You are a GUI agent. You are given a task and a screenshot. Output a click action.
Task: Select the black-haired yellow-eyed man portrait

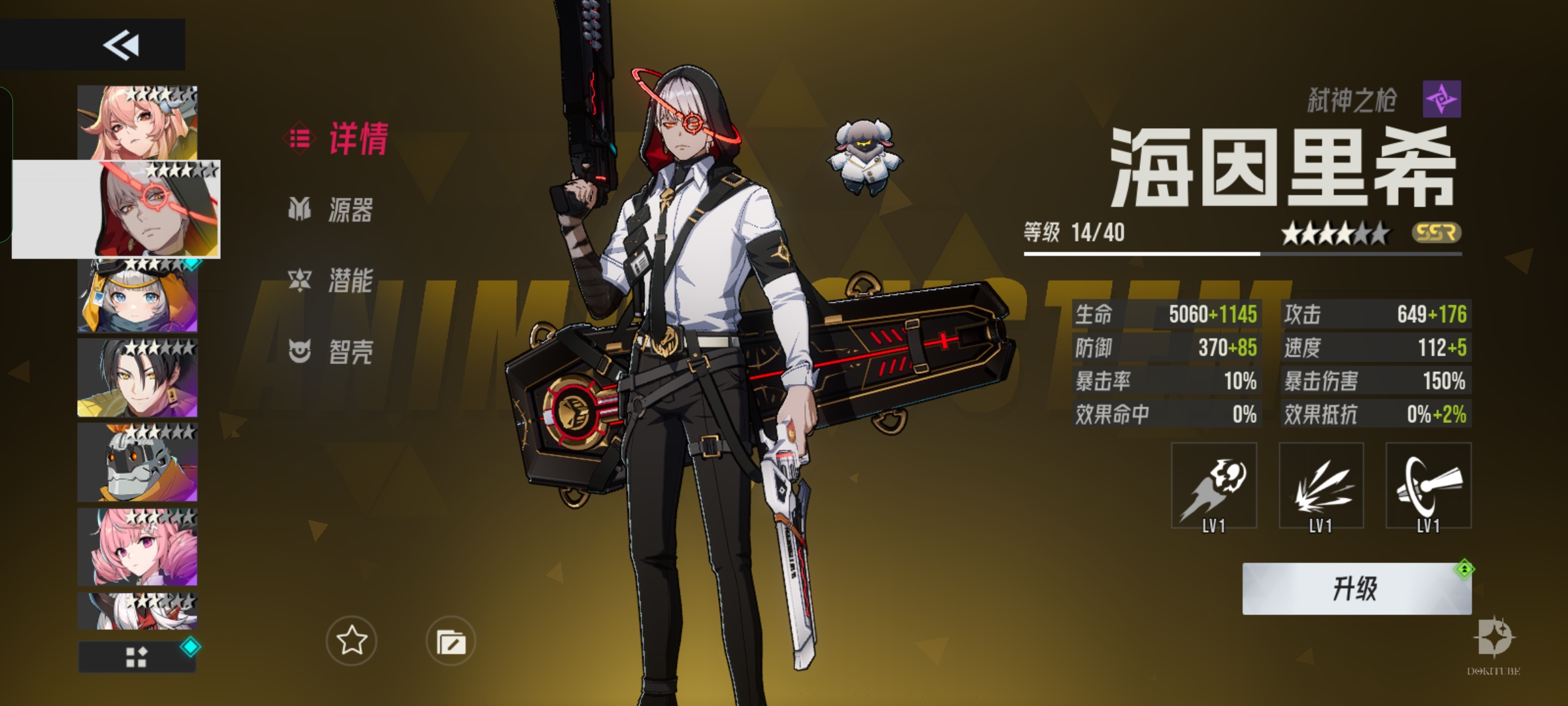137,377
